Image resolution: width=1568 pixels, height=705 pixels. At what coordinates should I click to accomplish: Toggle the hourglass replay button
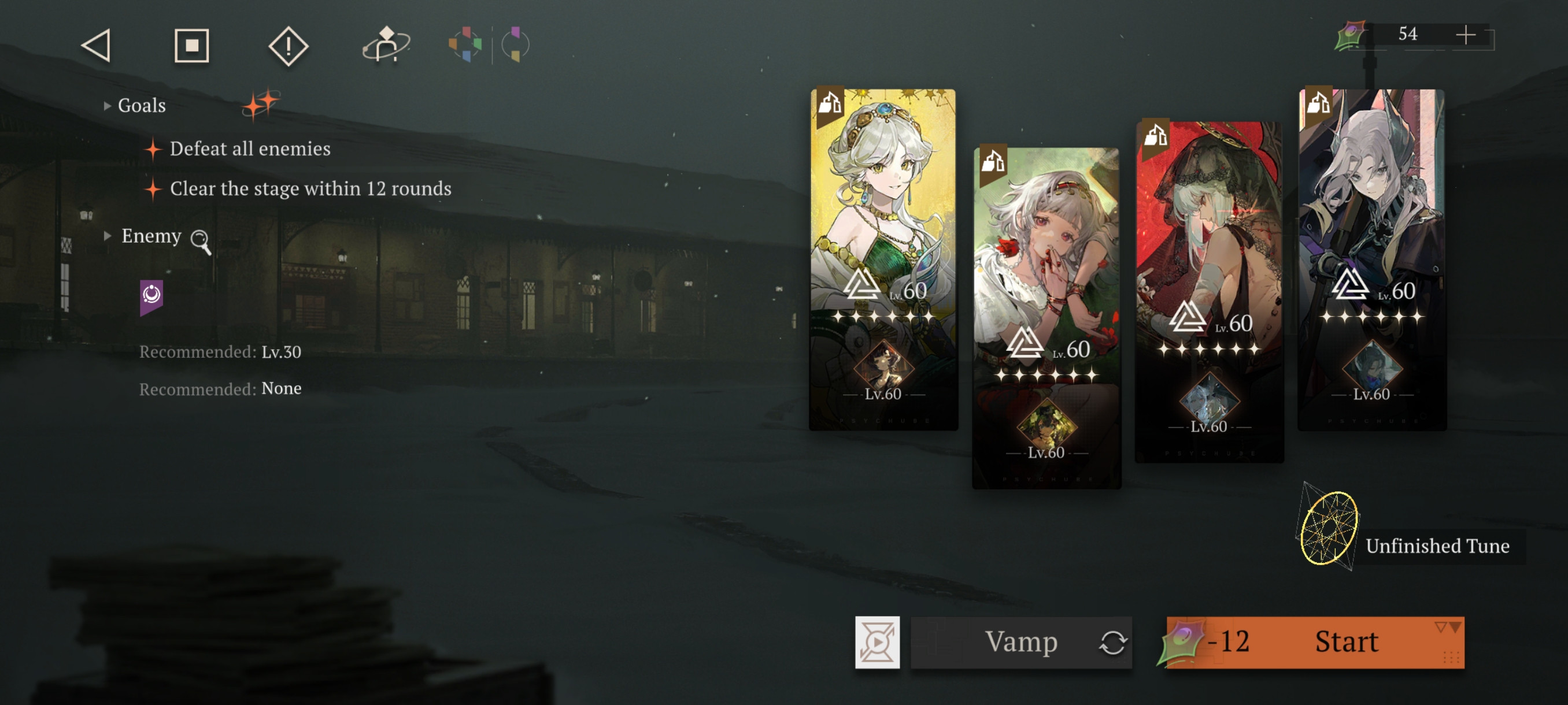tap(877, 642)
